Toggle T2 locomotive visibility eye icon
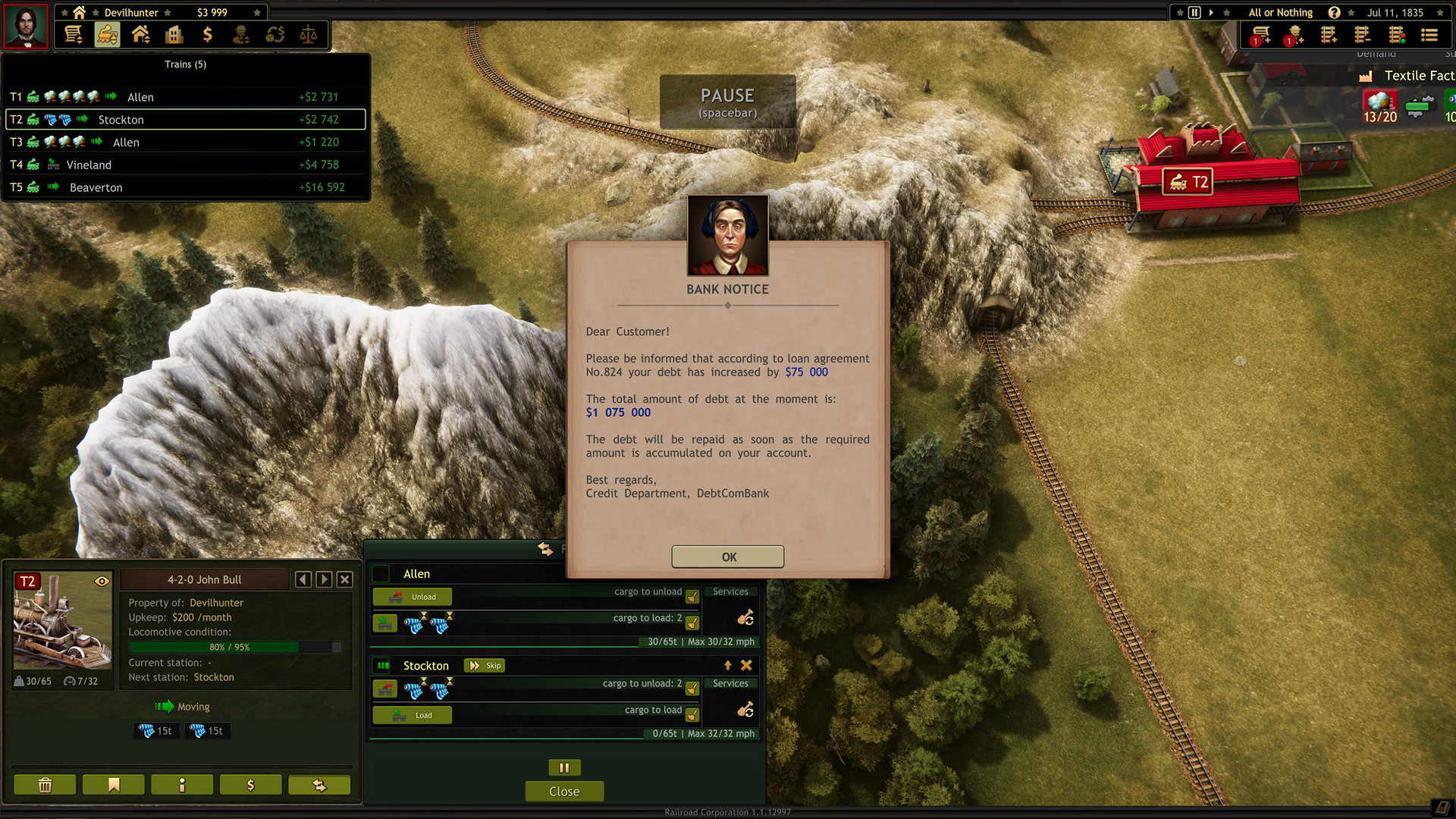Image resolution: width=1456 pixels, height=819 pixels. [102, 581]
